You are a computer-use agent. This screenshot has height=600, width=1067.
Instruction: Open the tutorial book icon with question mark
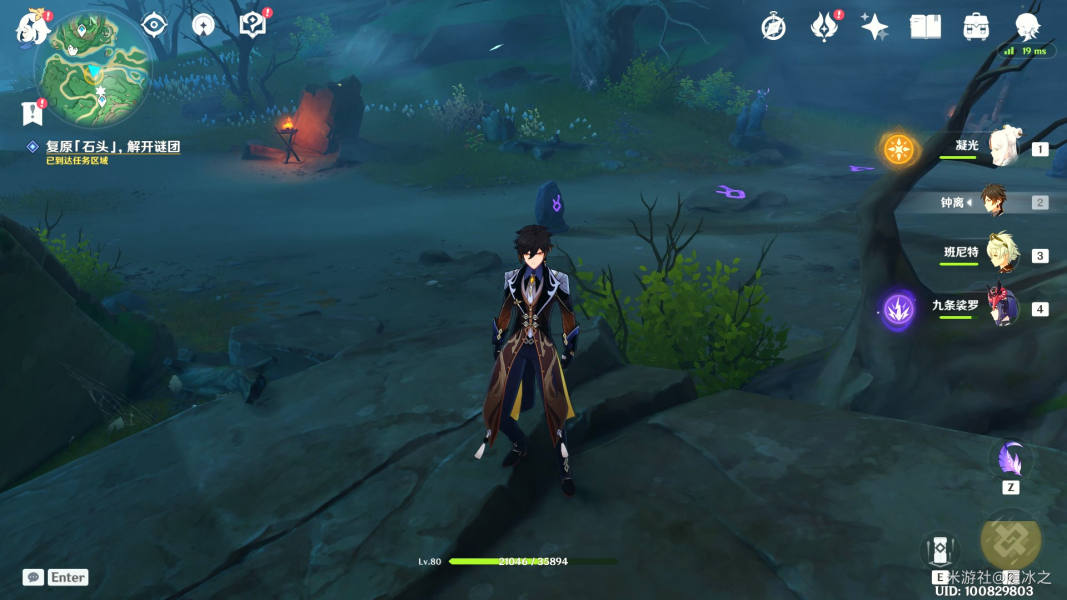click(253, 25)
